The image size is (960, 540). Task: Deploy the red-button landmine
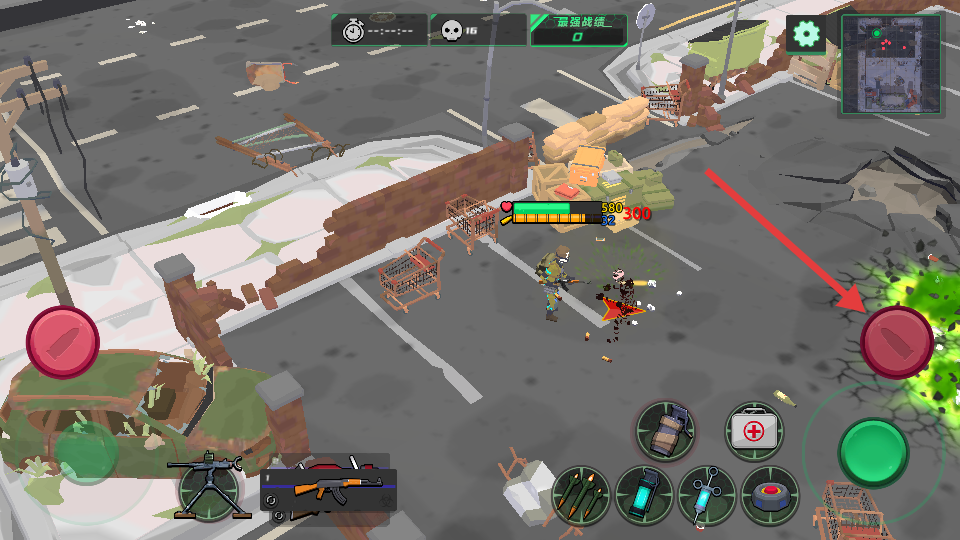coord(770,495)
